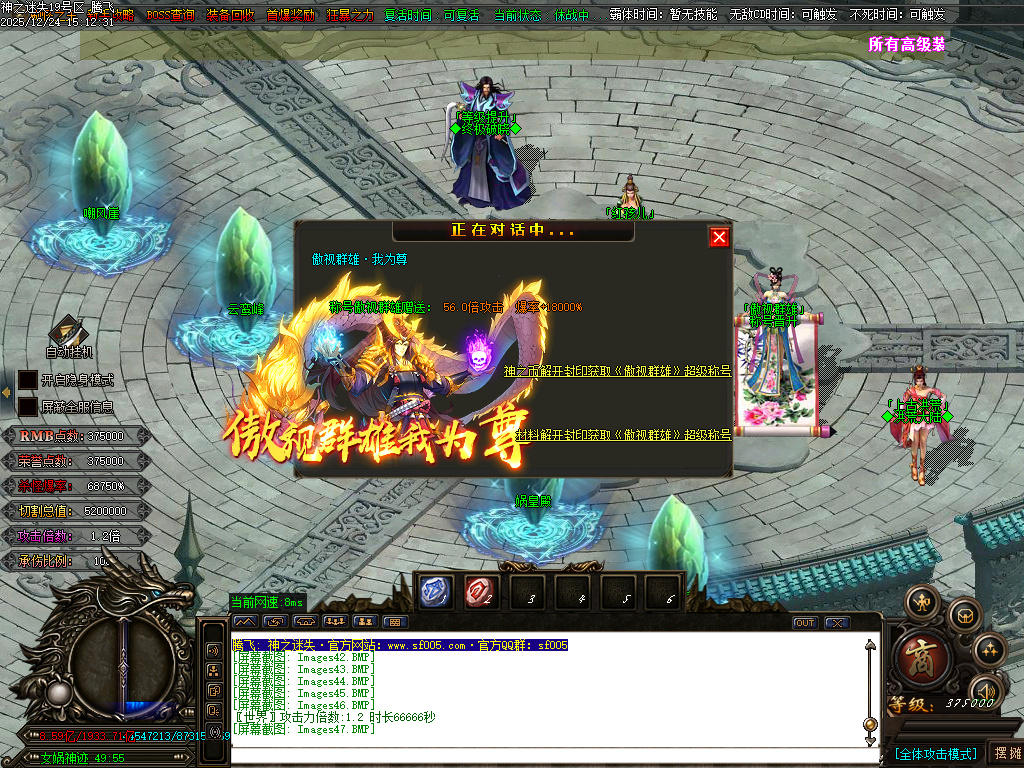Click the OUT button above the chat
Image resolution: width=1024 pixels, height=768 pixels.
(x=805, y=622)
